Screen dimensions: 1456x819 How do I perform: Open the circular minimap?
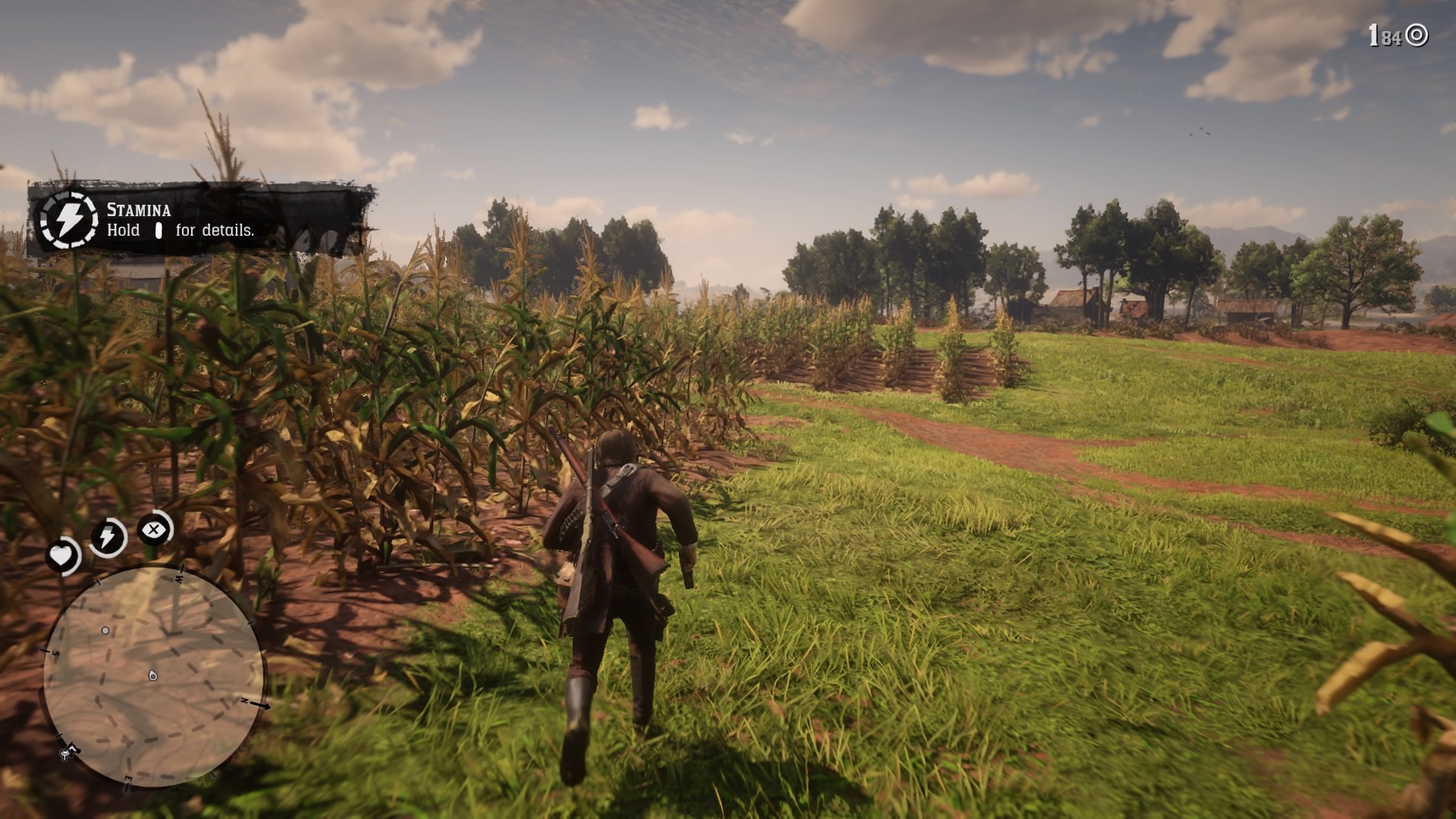pyautogui.click(x=154, y=676)
